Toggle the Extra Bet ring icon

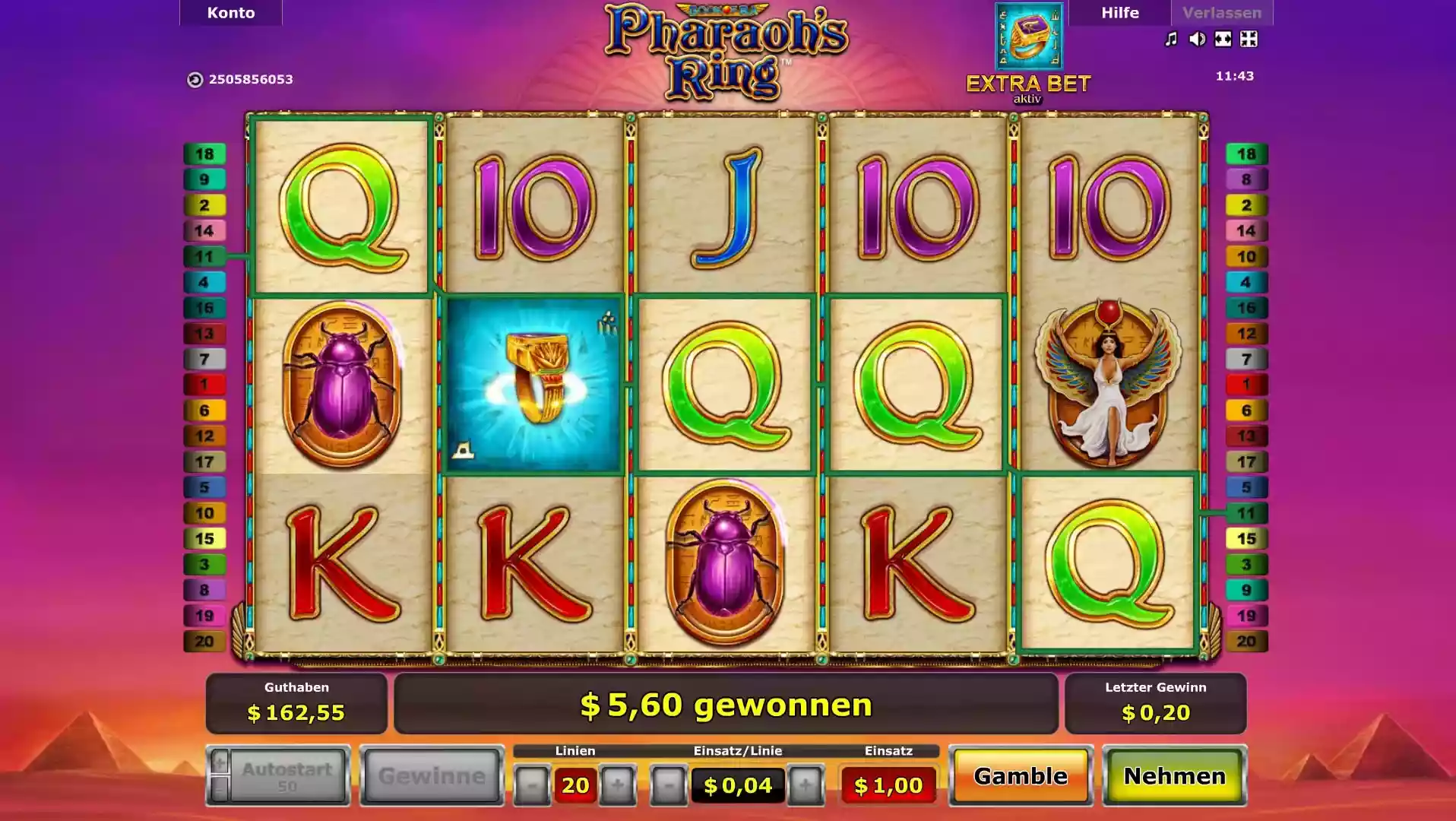pos(1029,36)
